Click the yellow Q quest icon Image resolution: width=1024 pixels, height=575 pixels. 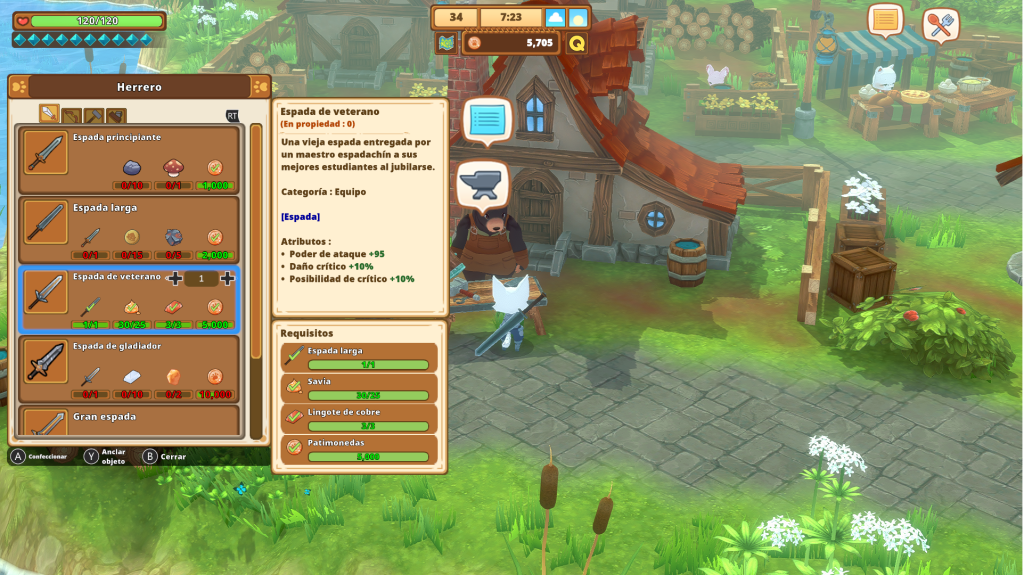pyautogui.click(x=577, y=43)
